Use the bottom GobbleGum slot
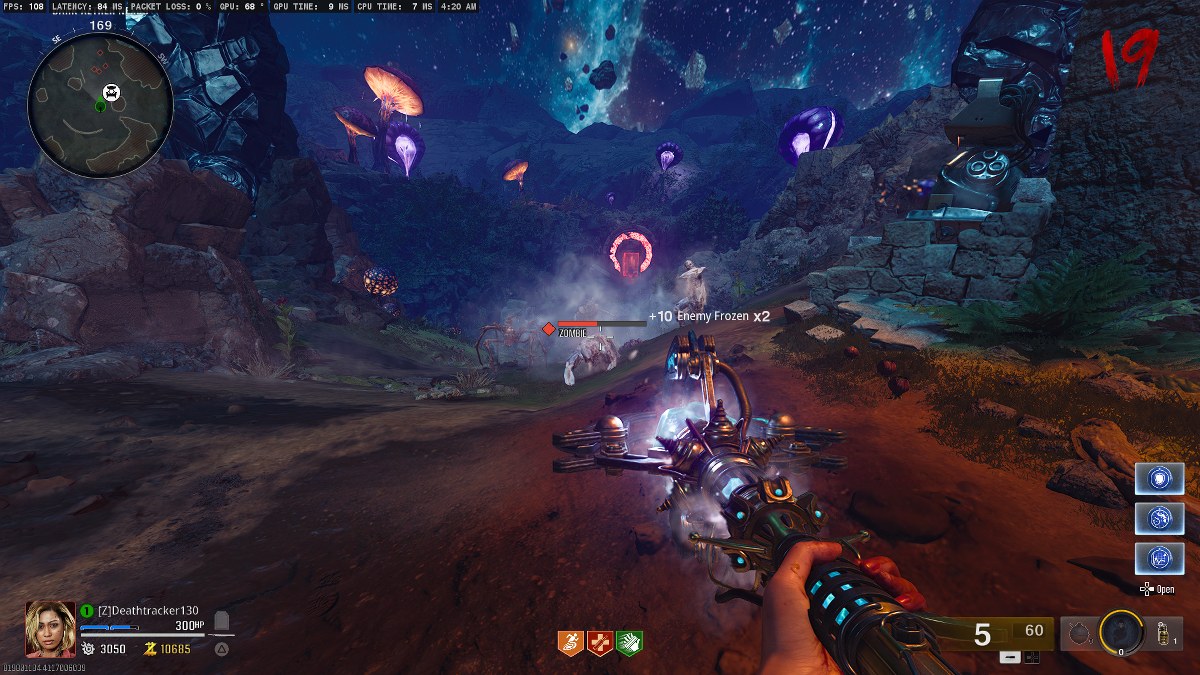This screenshot has height=675, width=1200. coord(1159,558)
